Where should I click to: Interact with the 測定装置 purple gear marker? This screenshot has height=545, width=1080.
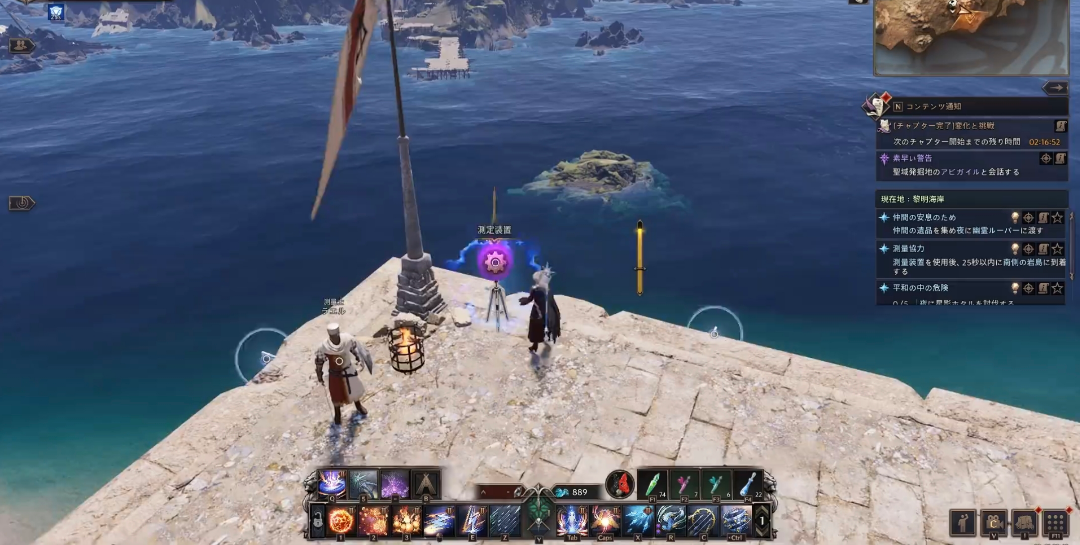tap(494, 262)
